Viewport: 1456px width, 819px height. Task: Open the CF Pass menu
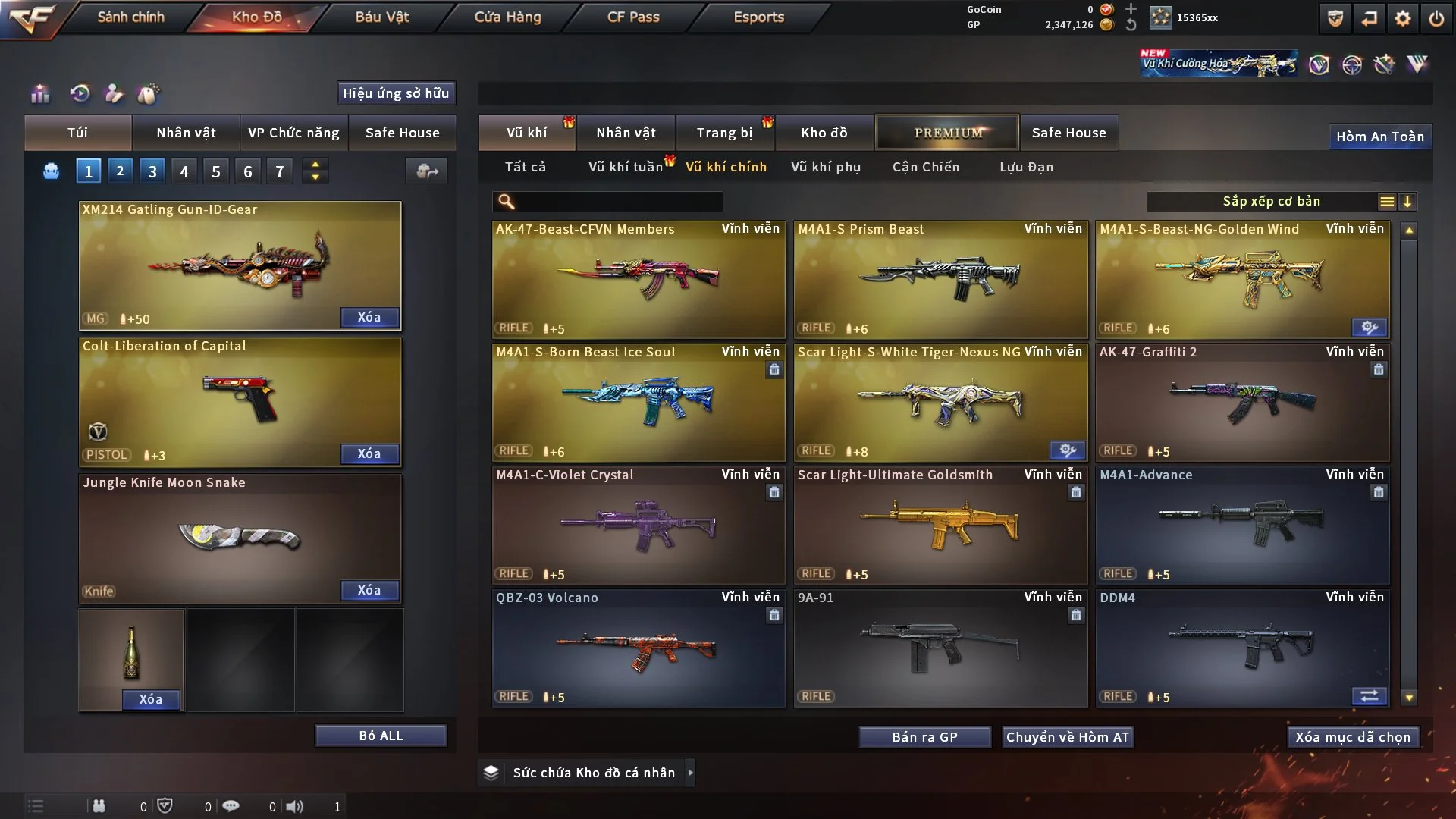(633, 17)
